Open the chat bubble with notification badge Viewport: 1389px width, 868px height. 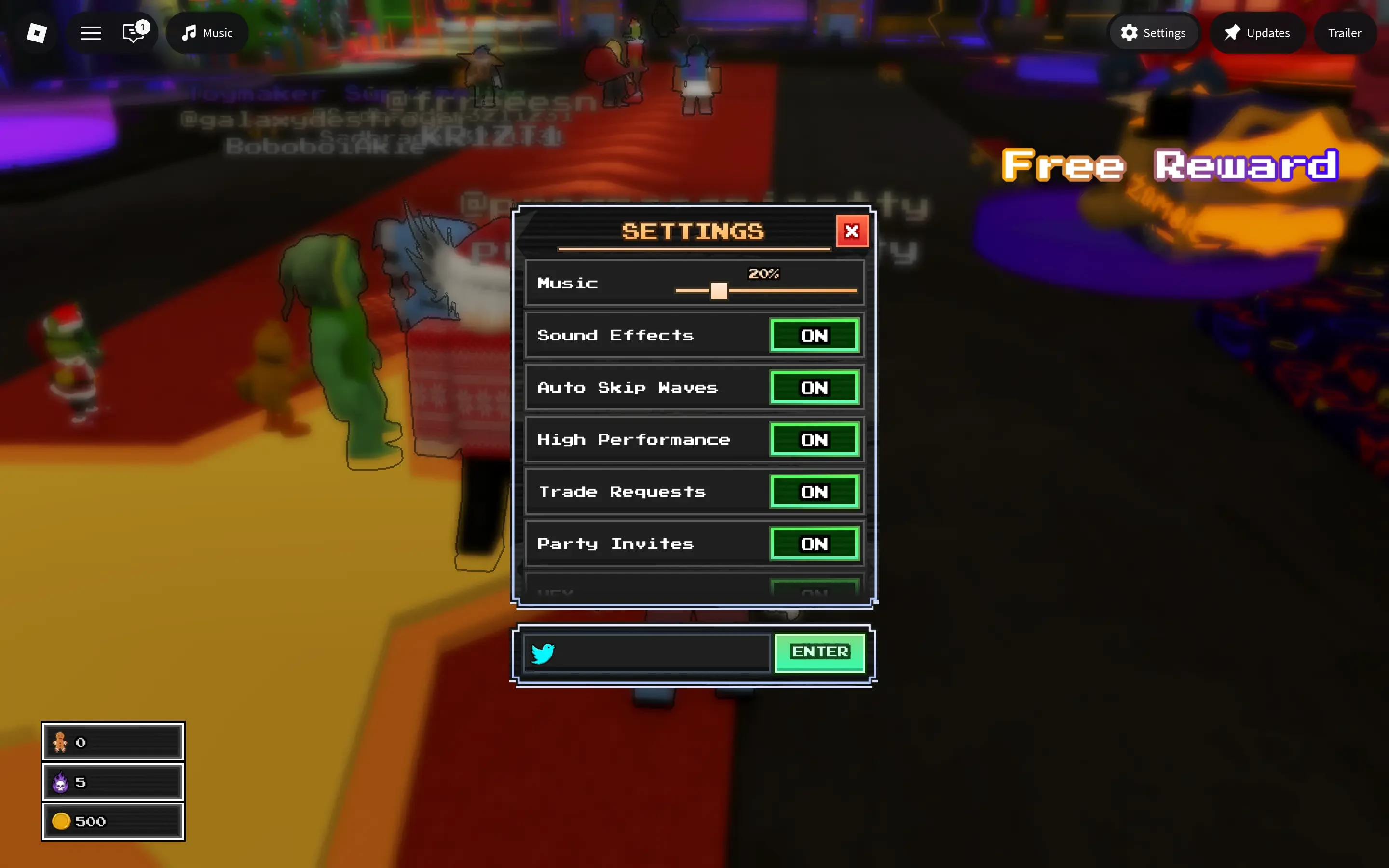133,33
